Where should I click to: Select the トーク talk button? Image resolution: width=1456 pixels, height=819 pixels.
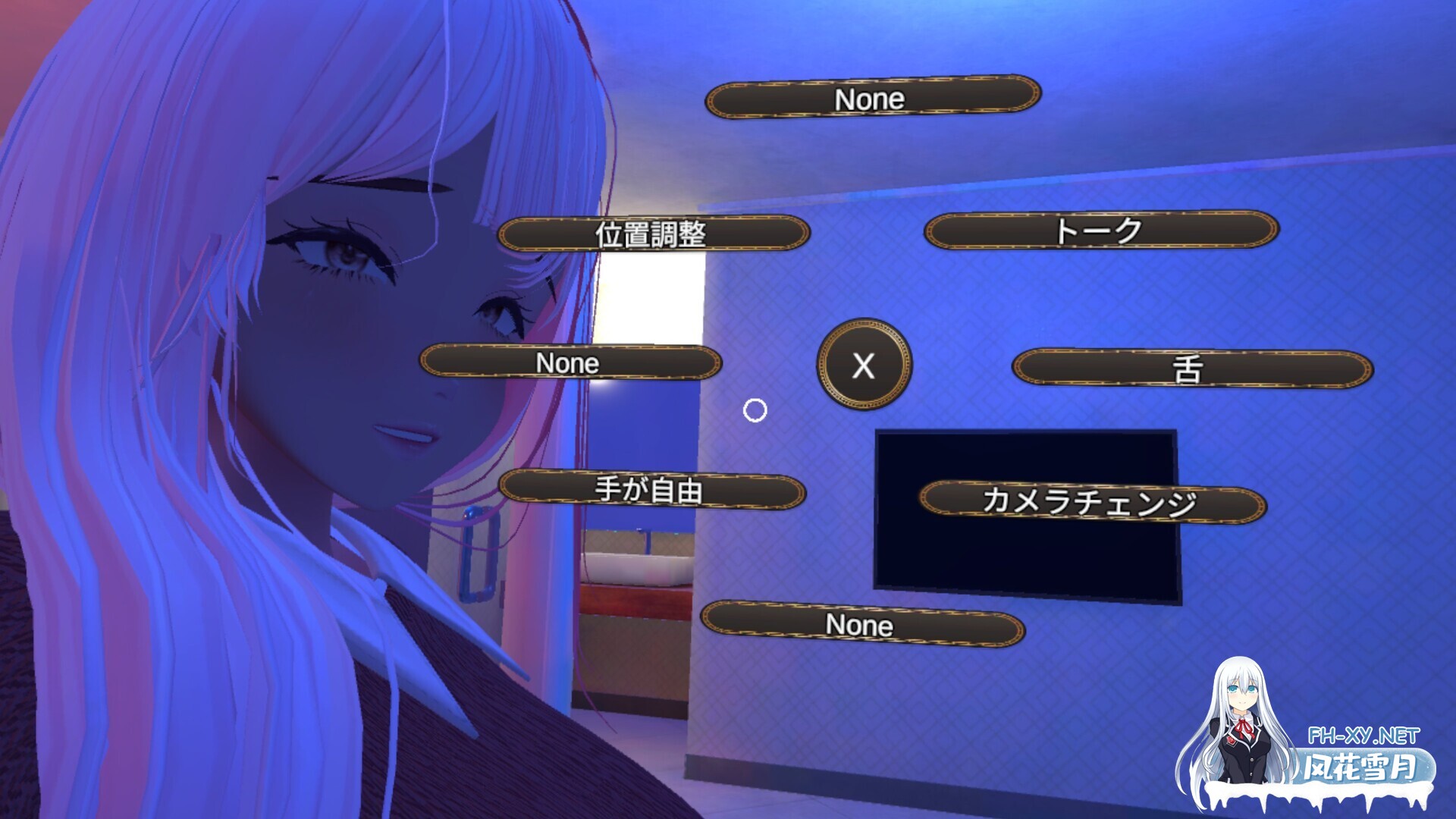coord(1100,231)
